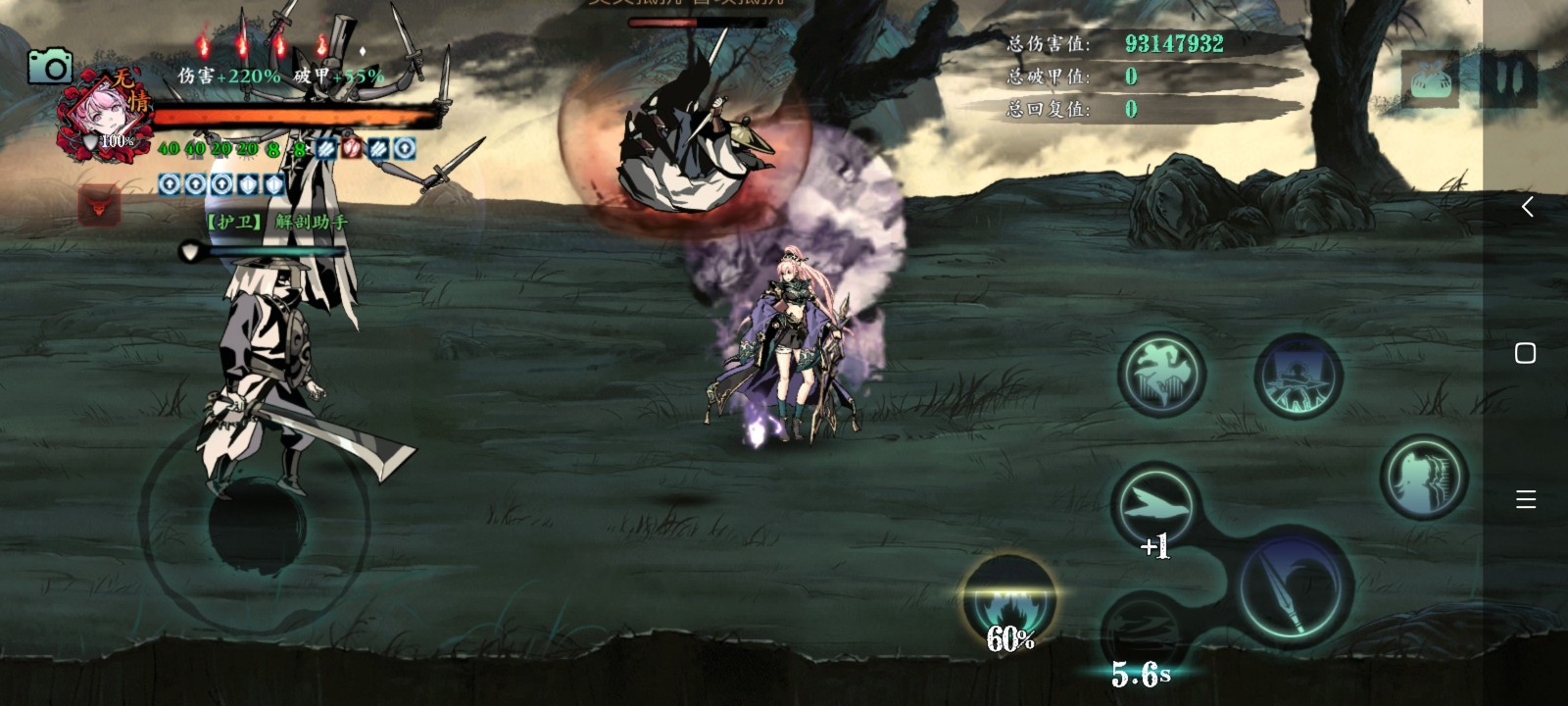Touch the virtual movement joystick
The height and width of the screenshot is (706, 1568).
(x=257, y=523)
